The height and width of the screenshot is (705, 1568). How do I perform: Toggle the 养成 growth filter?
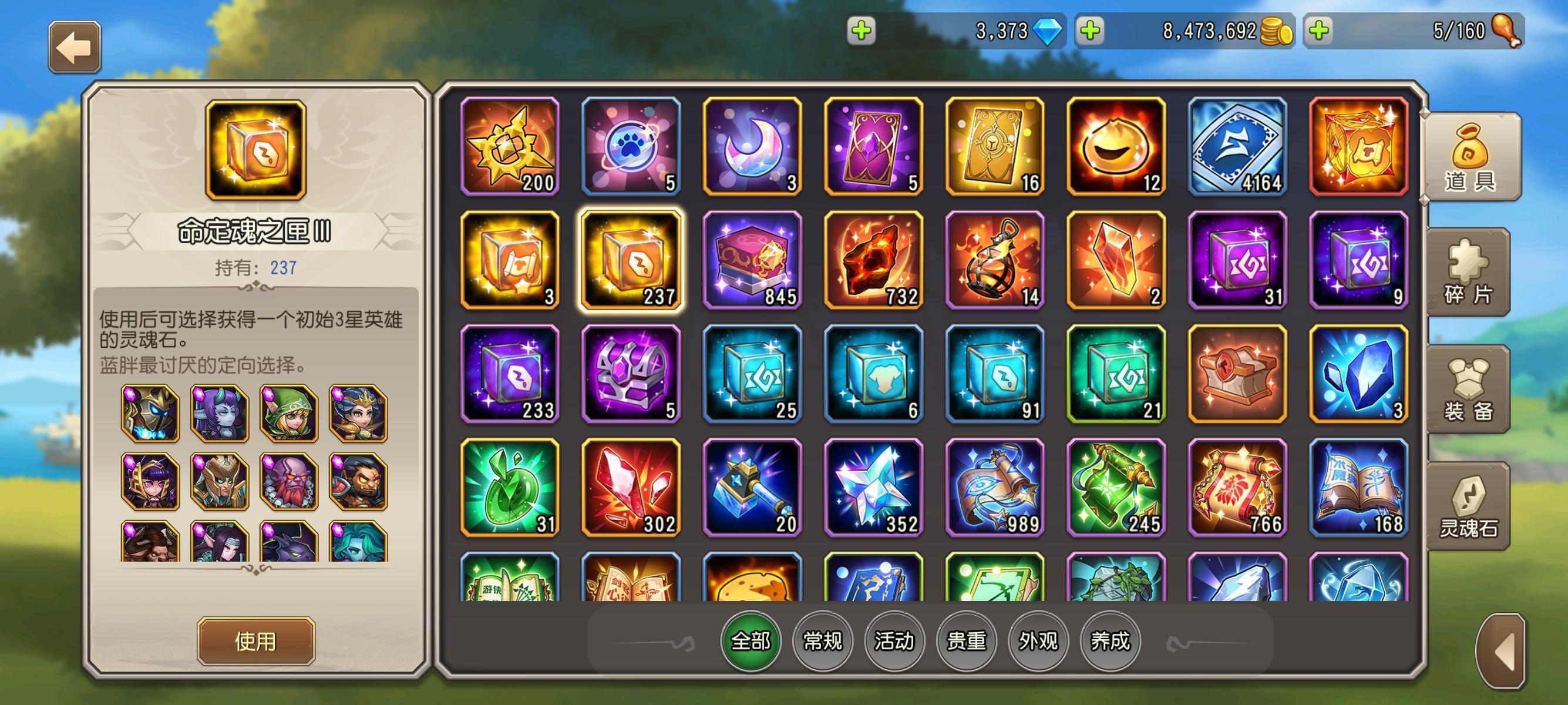click(1109, 641)
